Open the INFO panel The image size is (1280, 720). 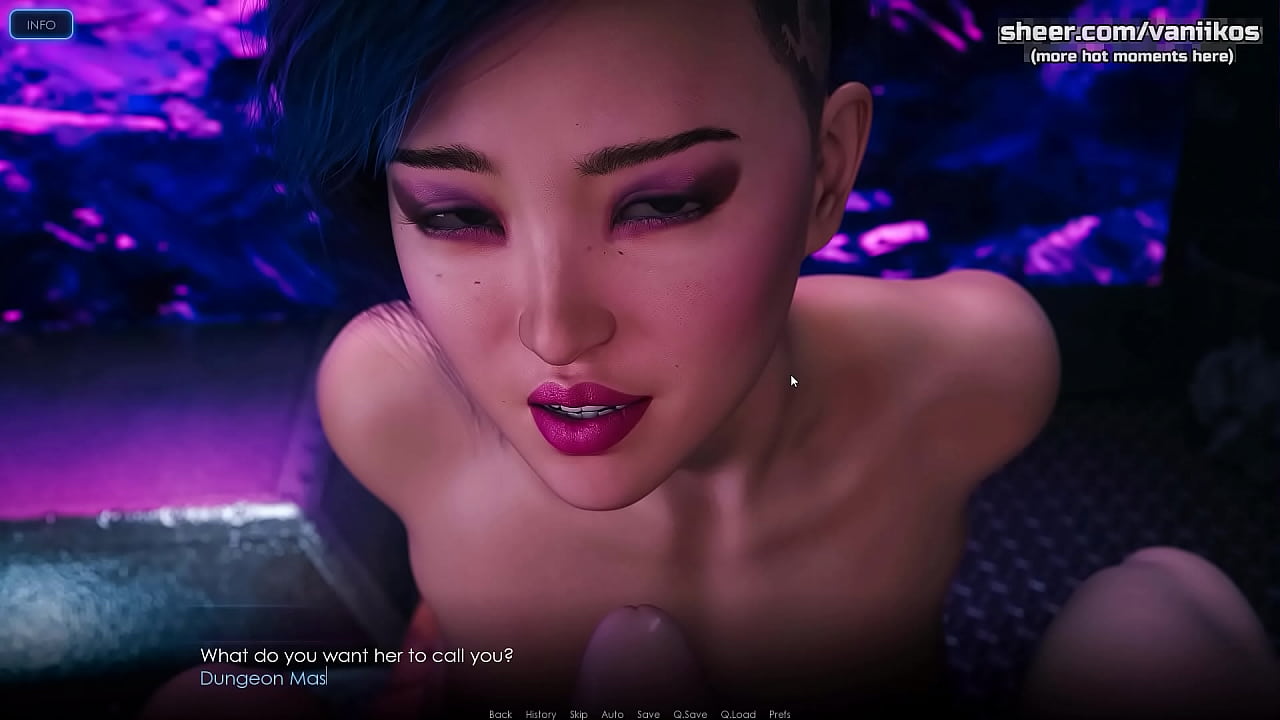(x=41, y=23)
